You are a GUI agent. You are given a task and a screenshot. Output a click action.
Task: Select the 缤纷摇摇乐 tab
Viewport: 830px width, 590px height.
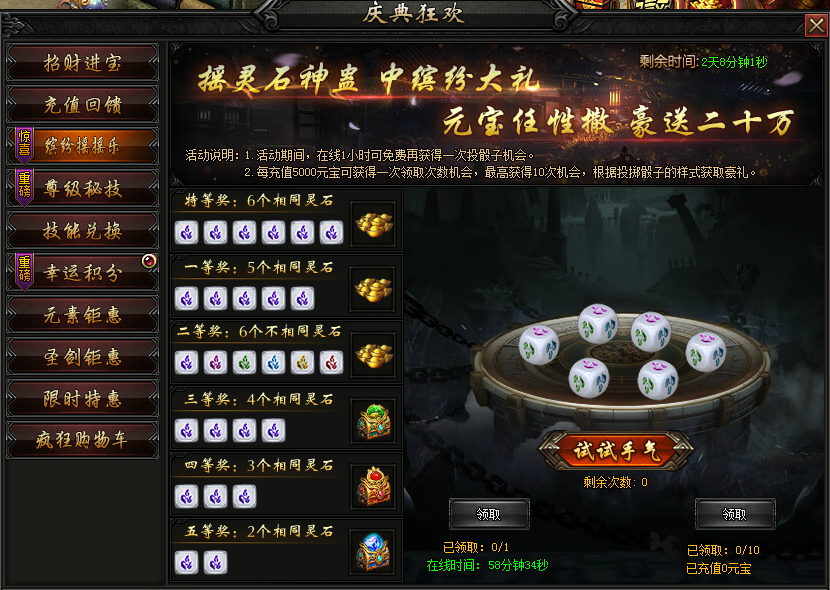pos(83,146)
